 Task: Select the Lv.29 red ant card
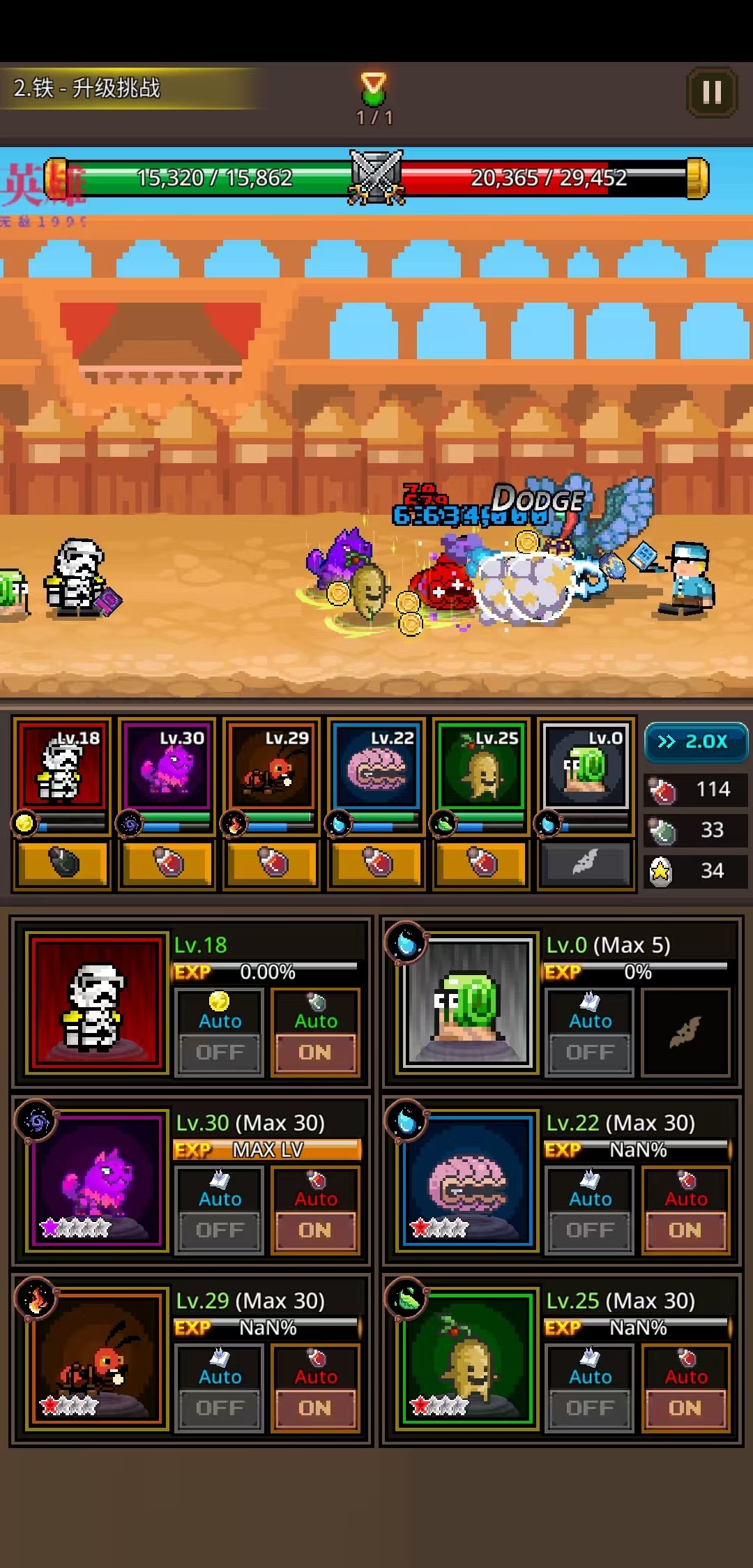click(x=272, y=766)
